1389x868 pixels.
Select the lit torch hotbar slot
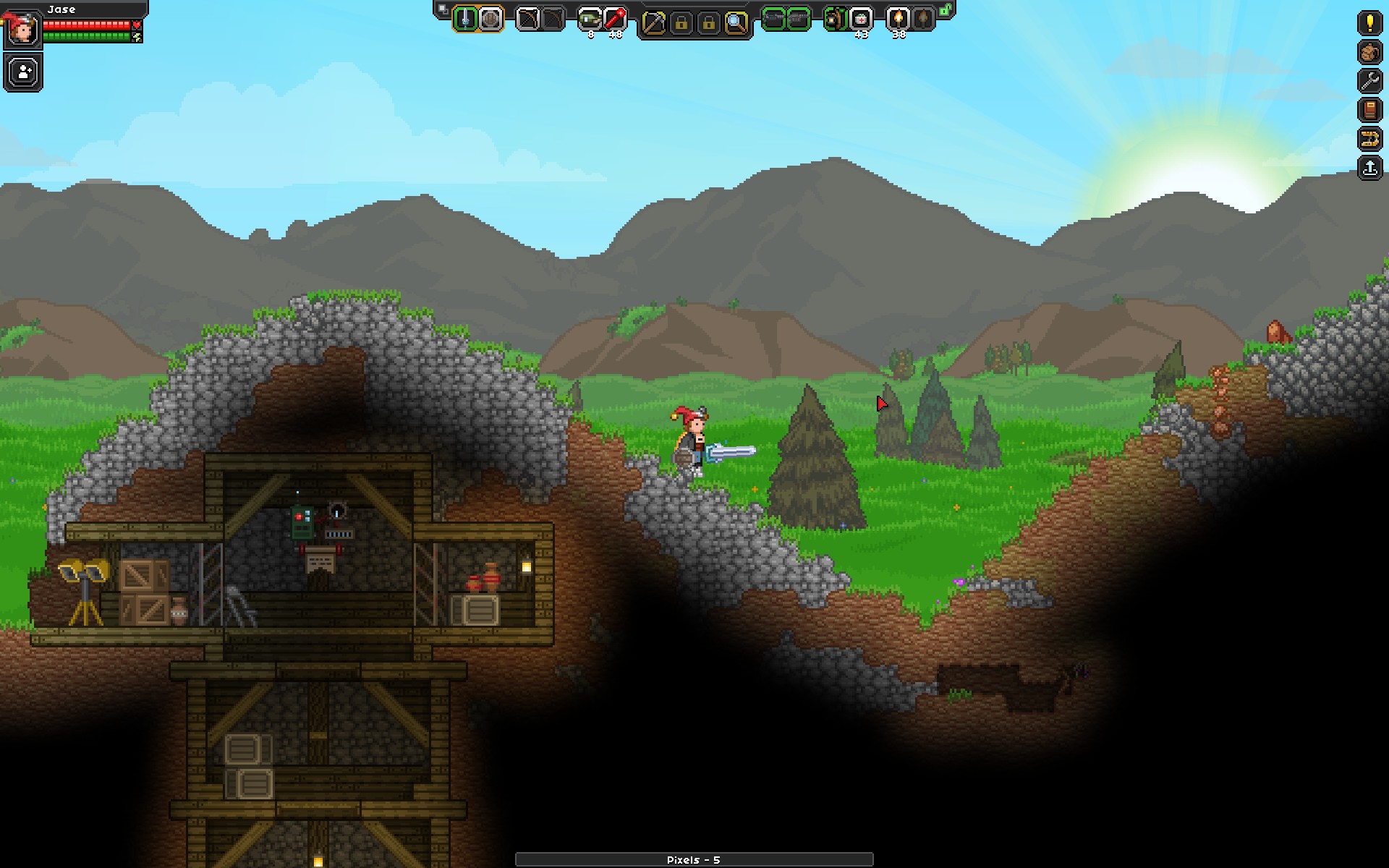[898, 19]
